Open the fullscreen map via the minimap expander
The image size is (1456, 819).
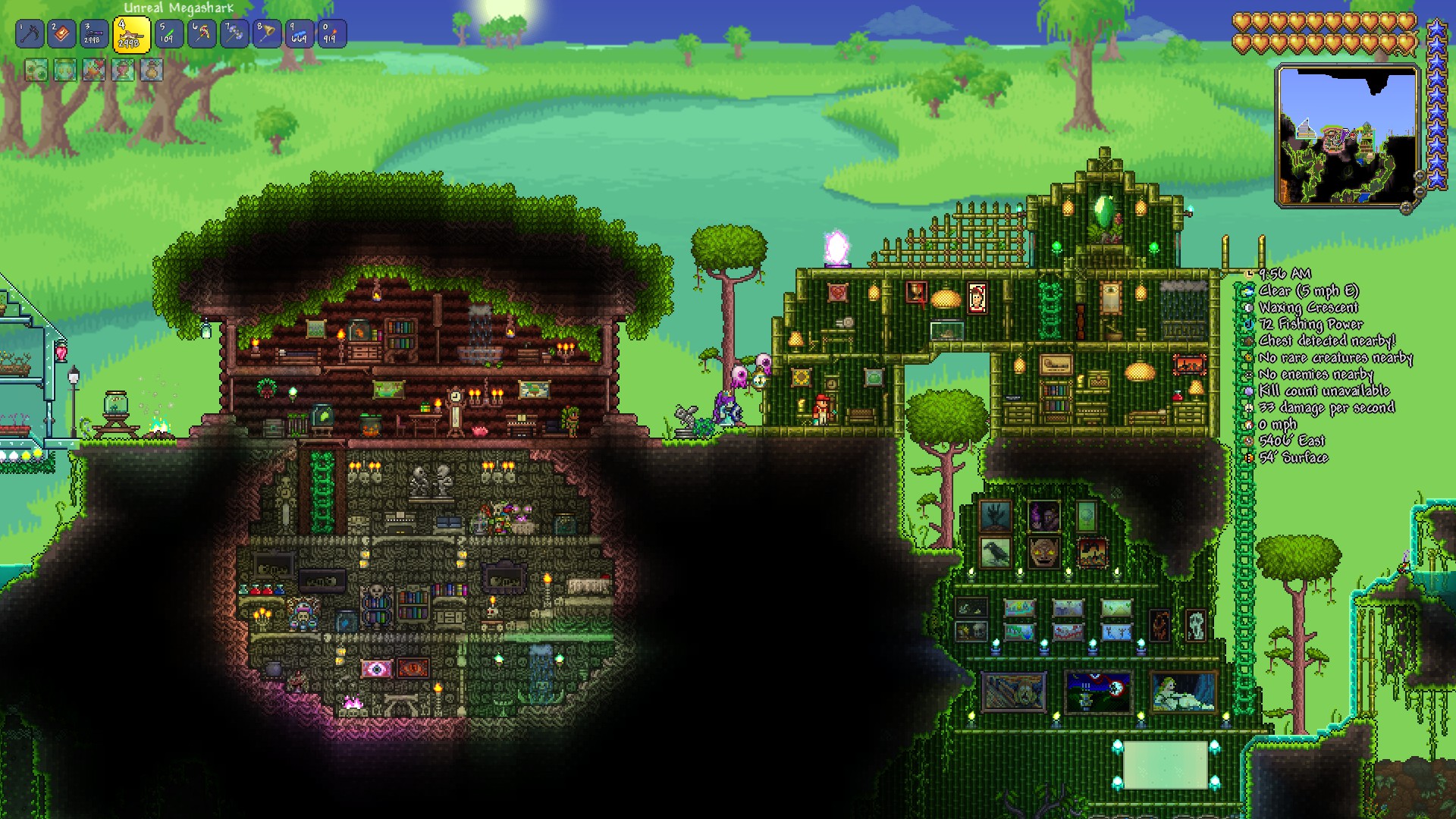tap(1407, 207)
